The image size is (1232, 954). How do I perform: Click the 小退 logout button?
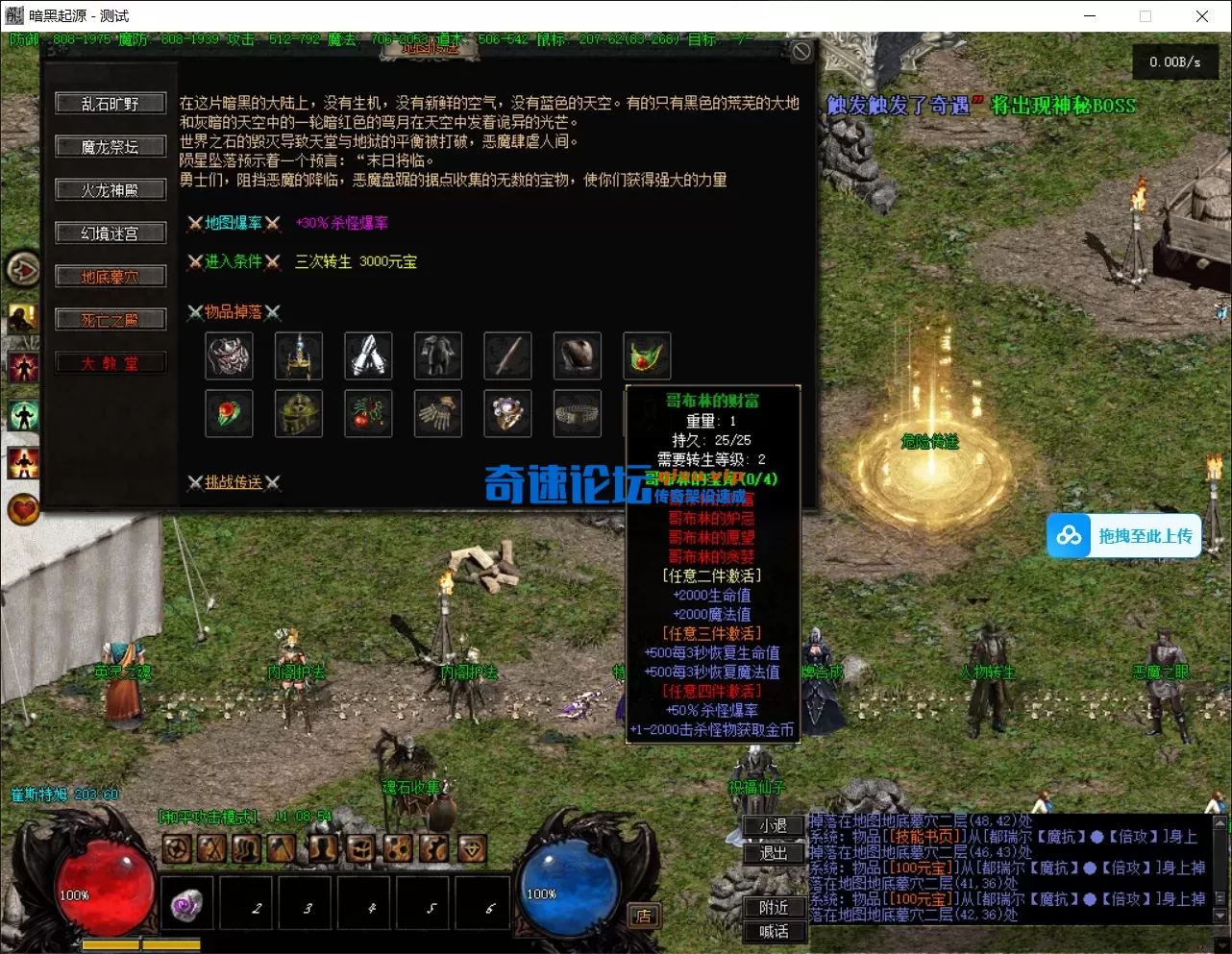(x=774, y=824)
